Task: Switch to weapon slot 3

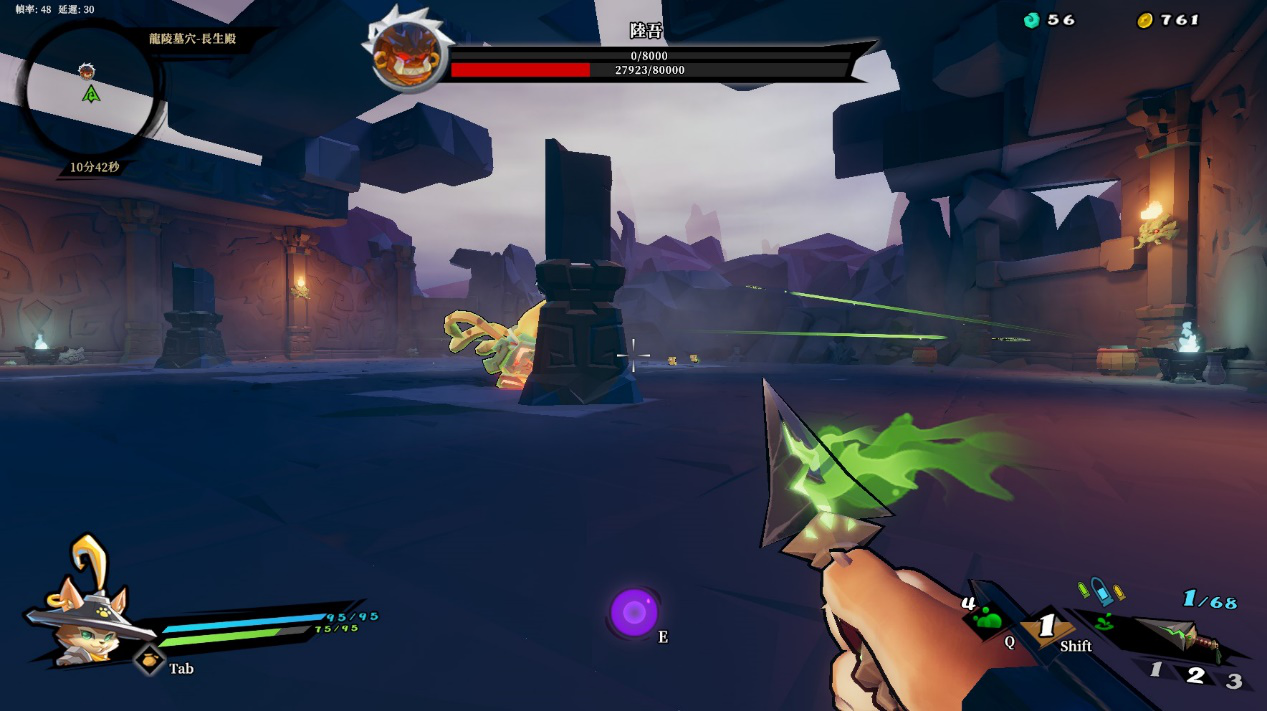Action: pos(1234,681)
